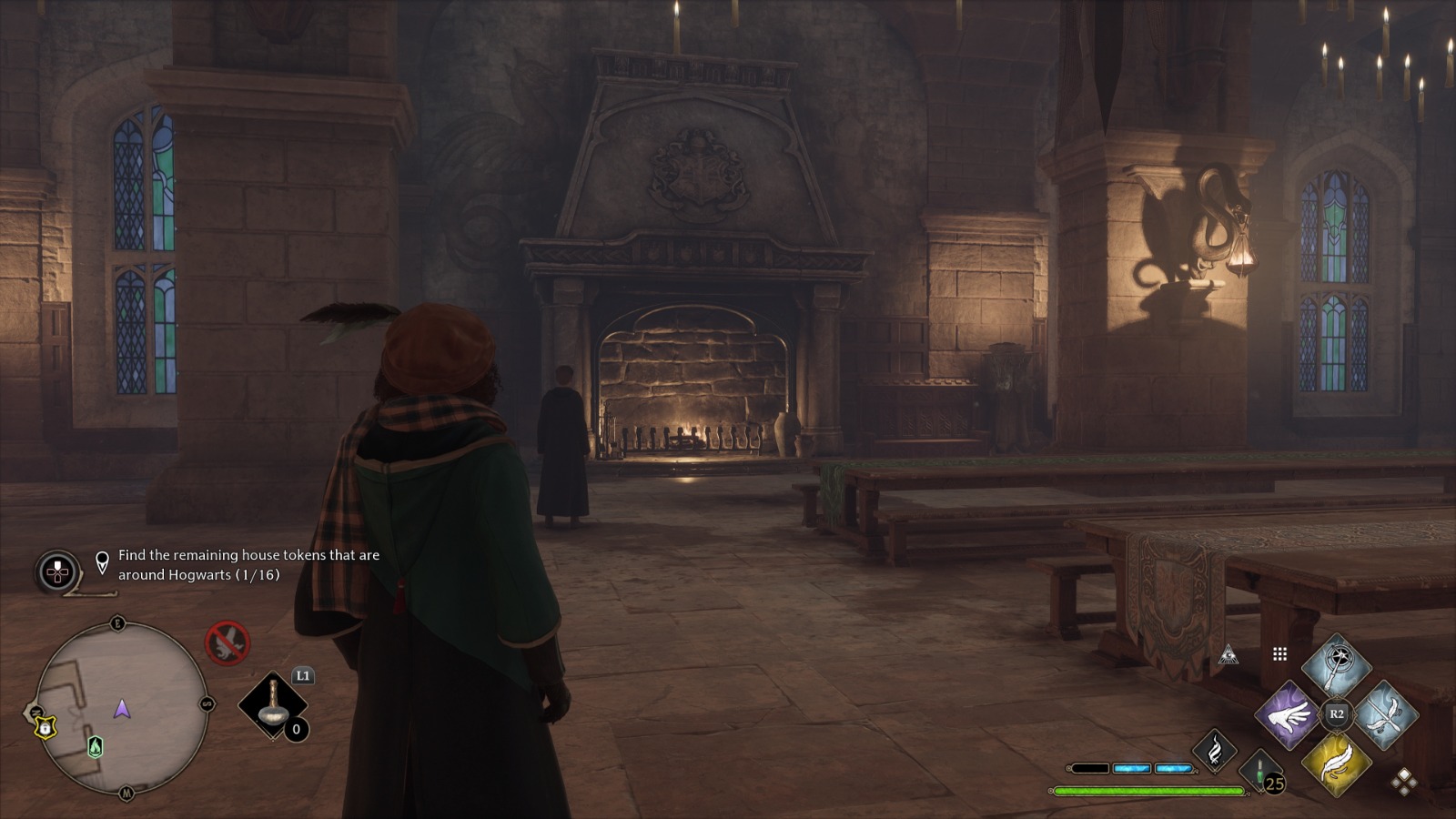Cast Wingardium Leviosa from the yellow slot
Image resolution: width=1456 pixels, height=819 pixels.
coord(1338,765)
